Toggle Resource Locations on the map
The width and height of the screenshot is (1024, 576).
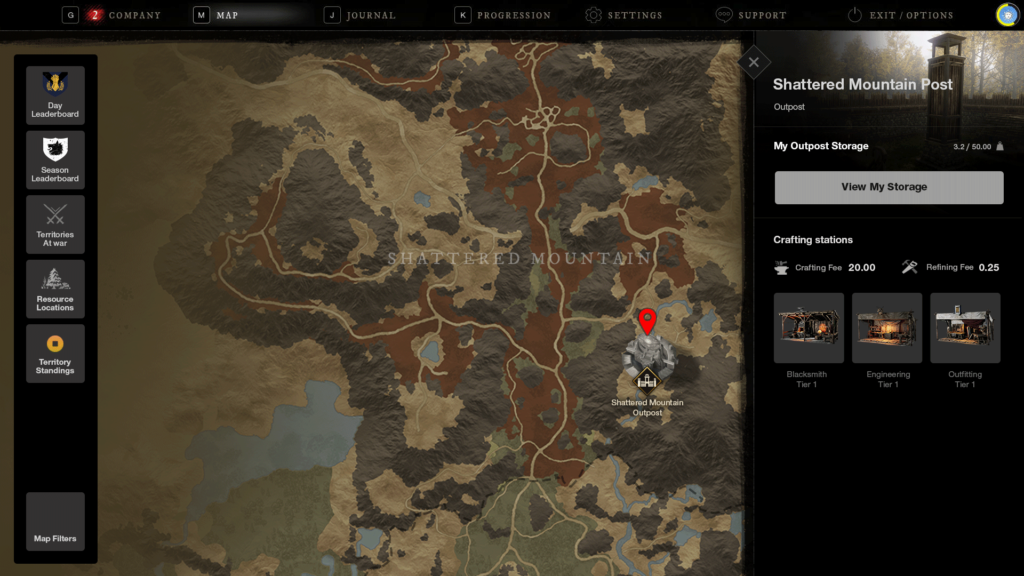click(x=55, y=289)
